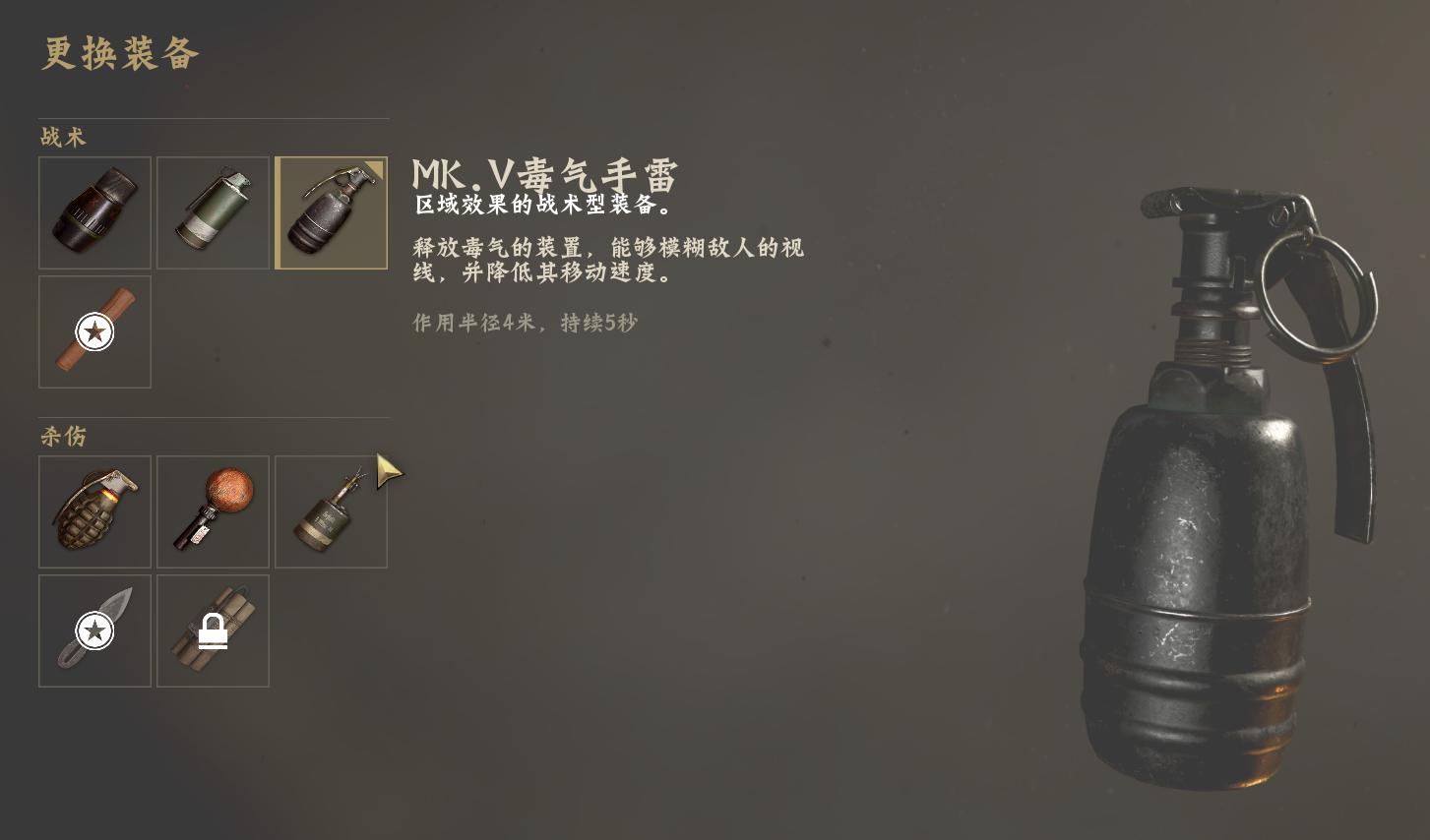This screenshot has height=840, width=1430.
Task: Select the concussion grenade in the tactical section
Action: (94, 212)
